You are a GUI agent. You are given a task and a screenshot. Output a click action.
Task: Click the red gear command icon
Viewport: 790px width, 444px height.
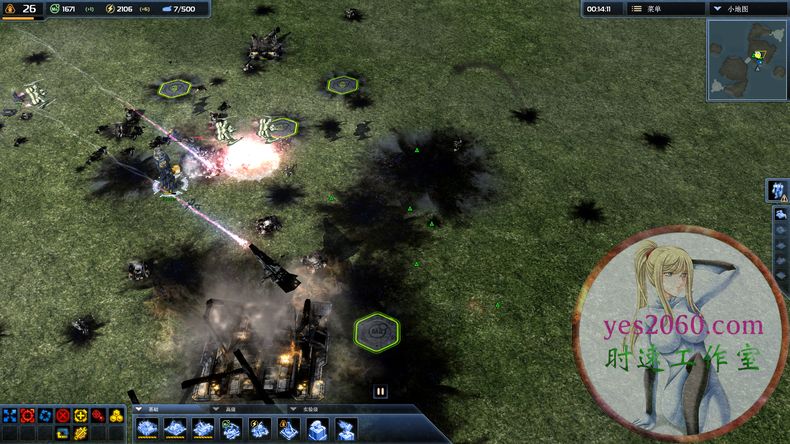[x=98, y=415]
